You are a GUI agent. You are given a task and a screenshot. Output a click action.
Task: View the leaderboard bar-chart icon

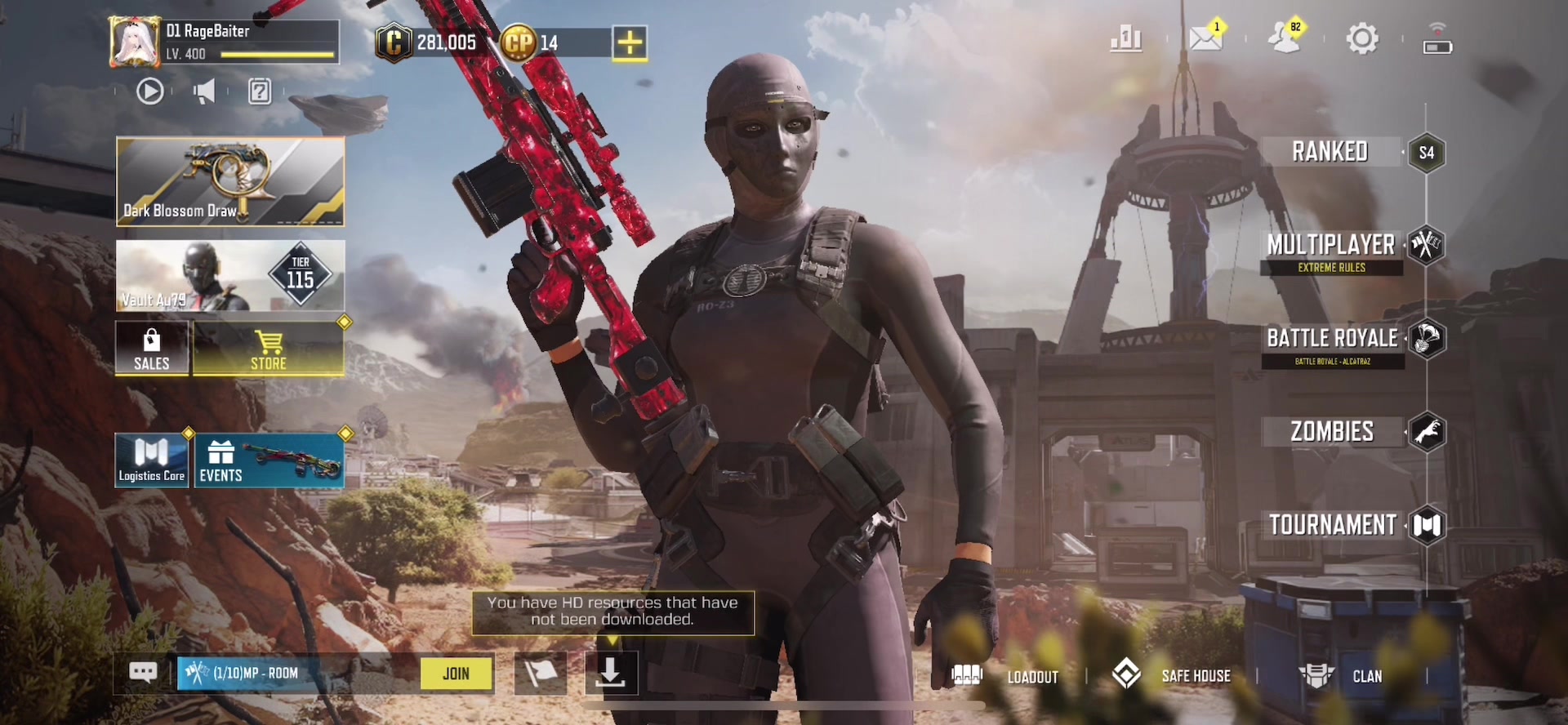point(1126,38)
